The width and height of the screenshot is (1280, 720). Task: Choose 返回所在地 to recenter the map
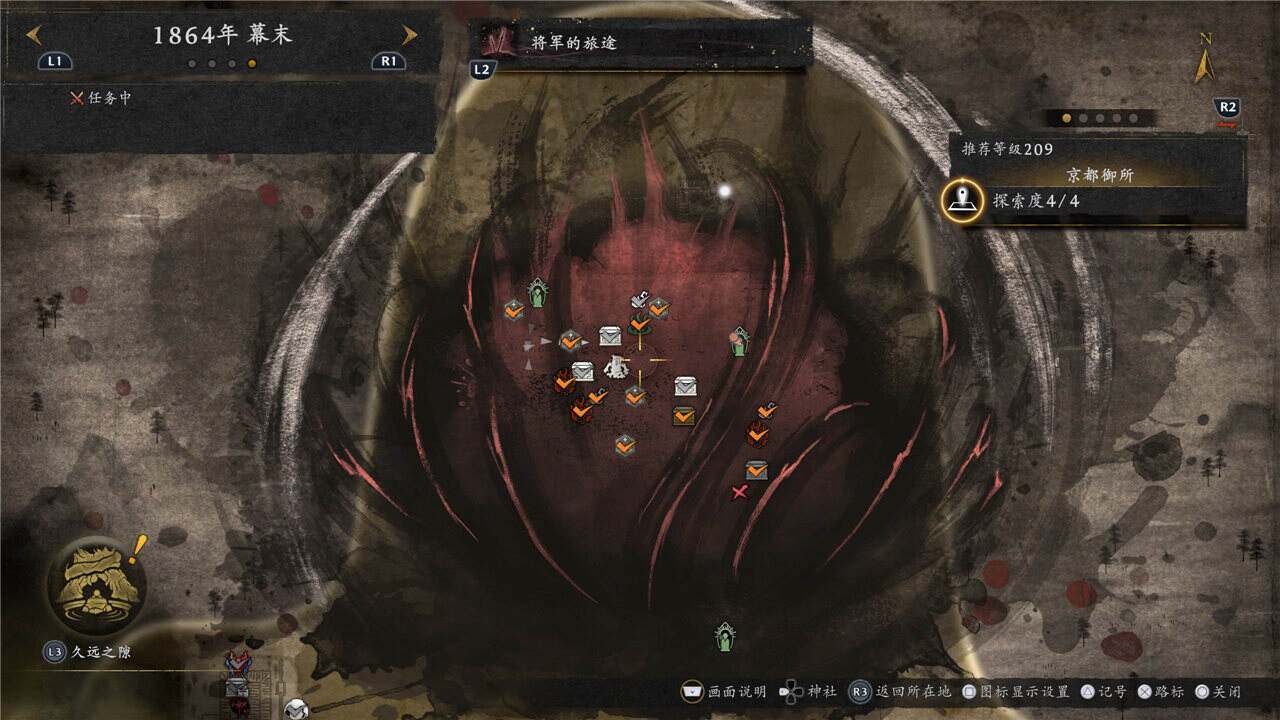902,692
